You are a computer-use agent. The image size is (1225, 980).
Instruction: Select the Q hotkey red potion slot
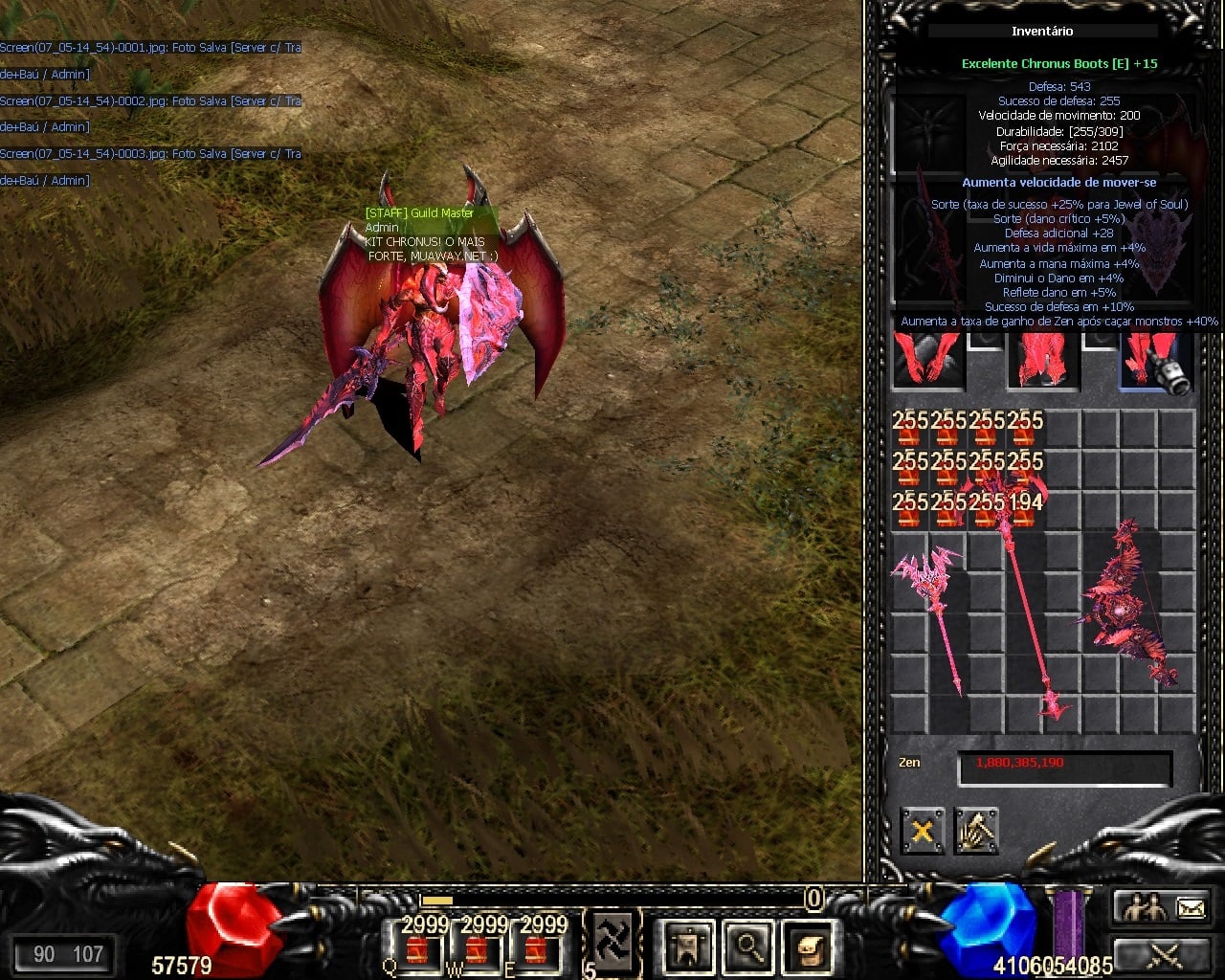click(x=417, y=951)
